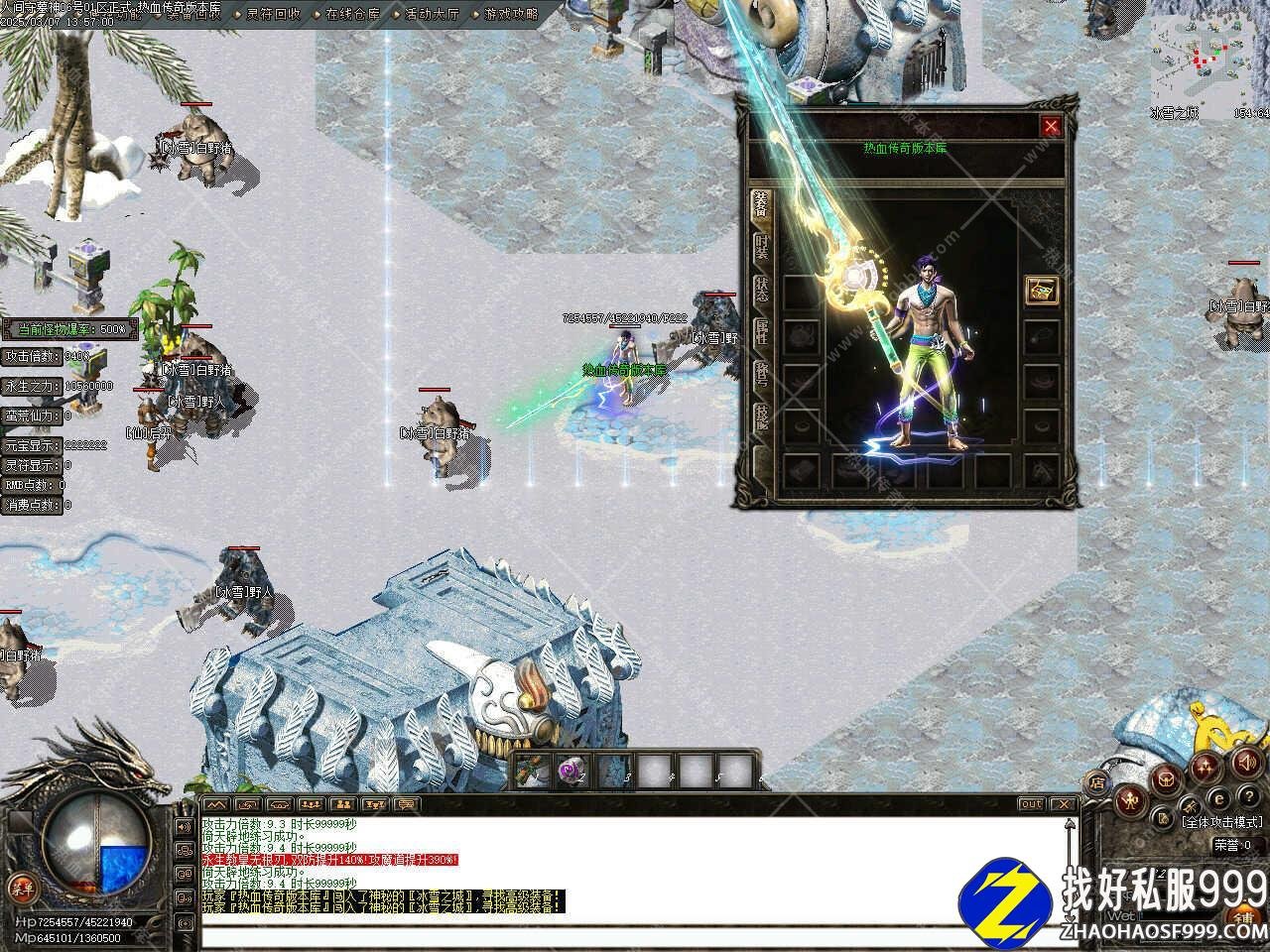Close the character equipment panel
1270x952 pixels.
click(1051, 126)
